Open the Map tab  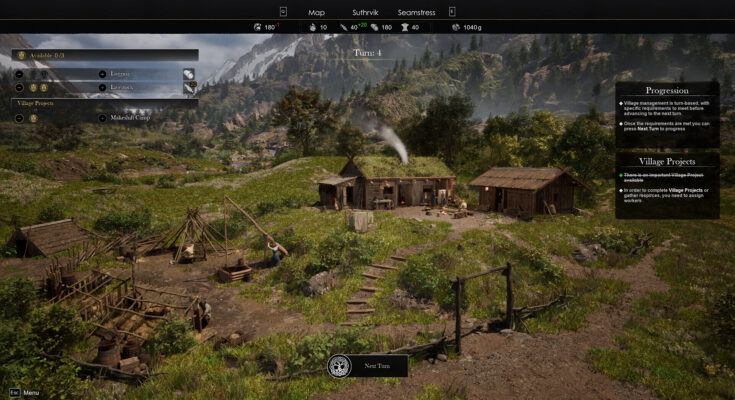pos(317,11)
